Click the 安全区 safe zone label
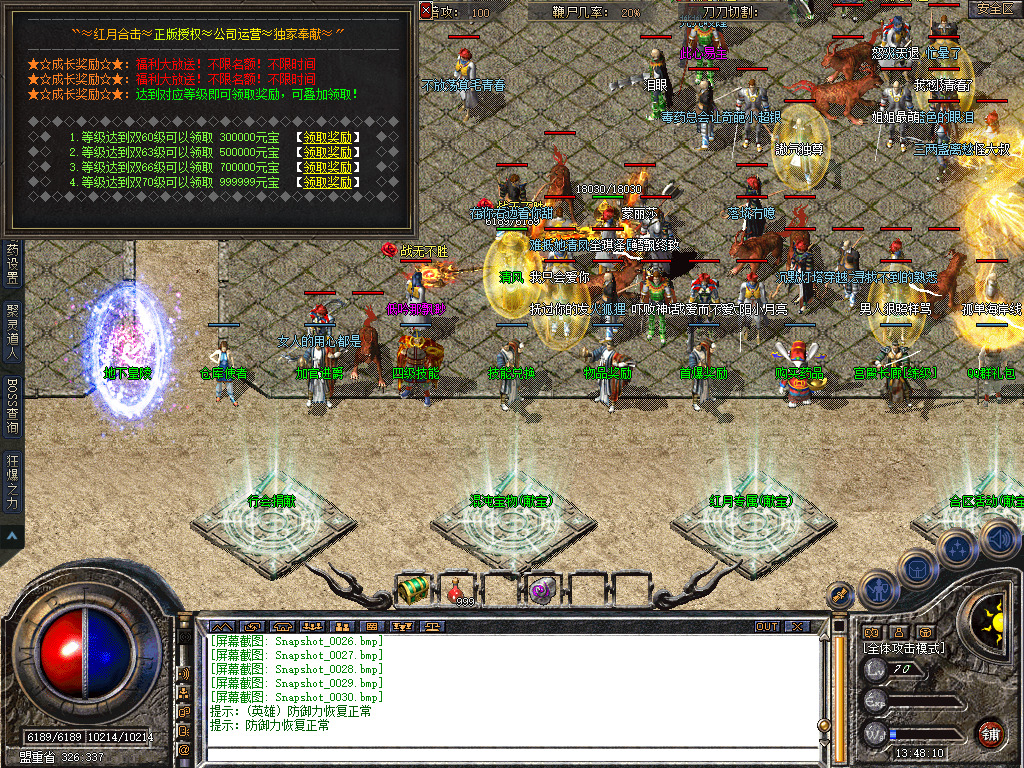1024x768 pixels. coord(995,9)
